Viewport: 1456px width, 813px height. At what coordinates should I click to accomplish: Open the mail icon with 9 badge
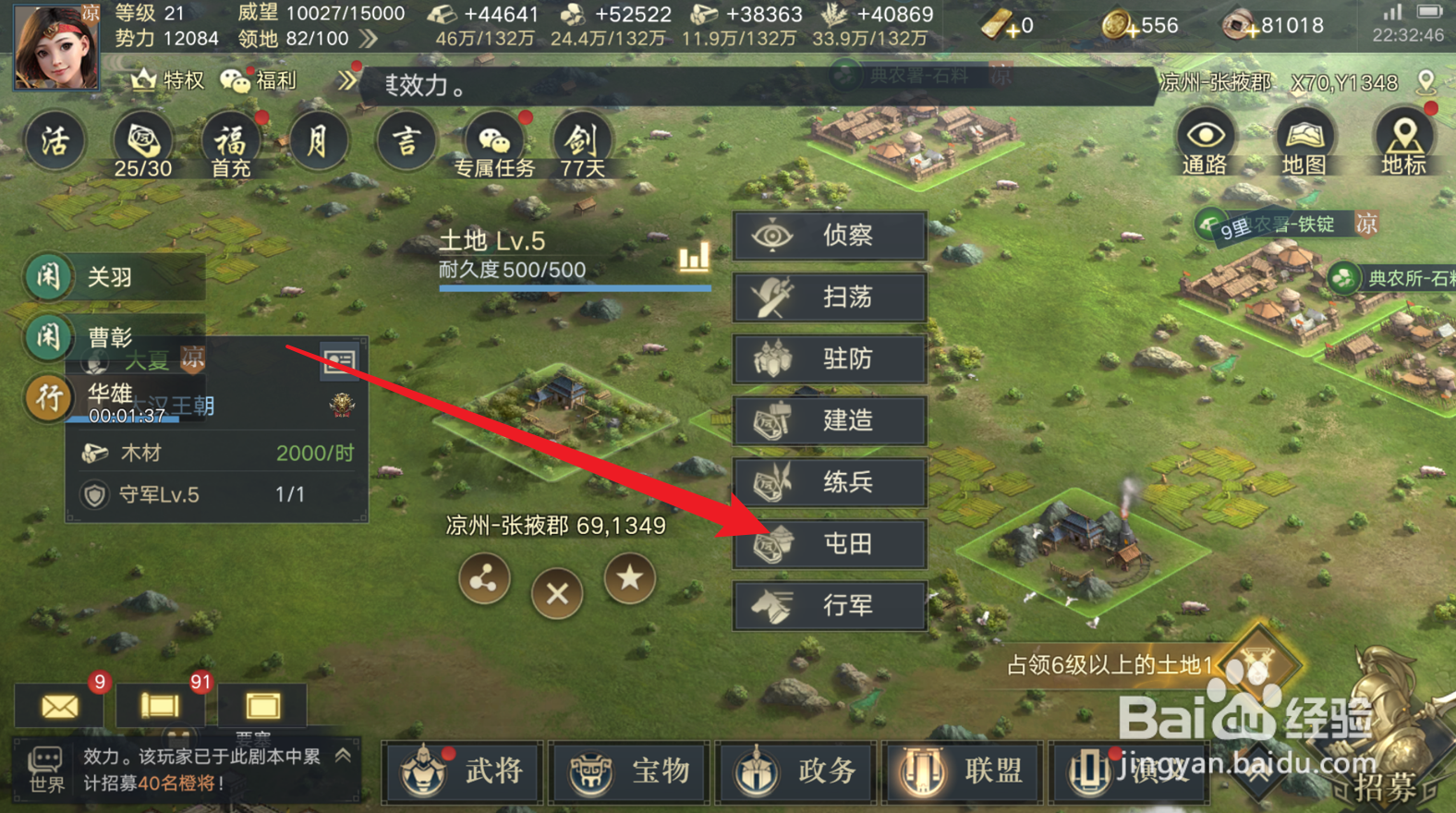coord(60,705)
